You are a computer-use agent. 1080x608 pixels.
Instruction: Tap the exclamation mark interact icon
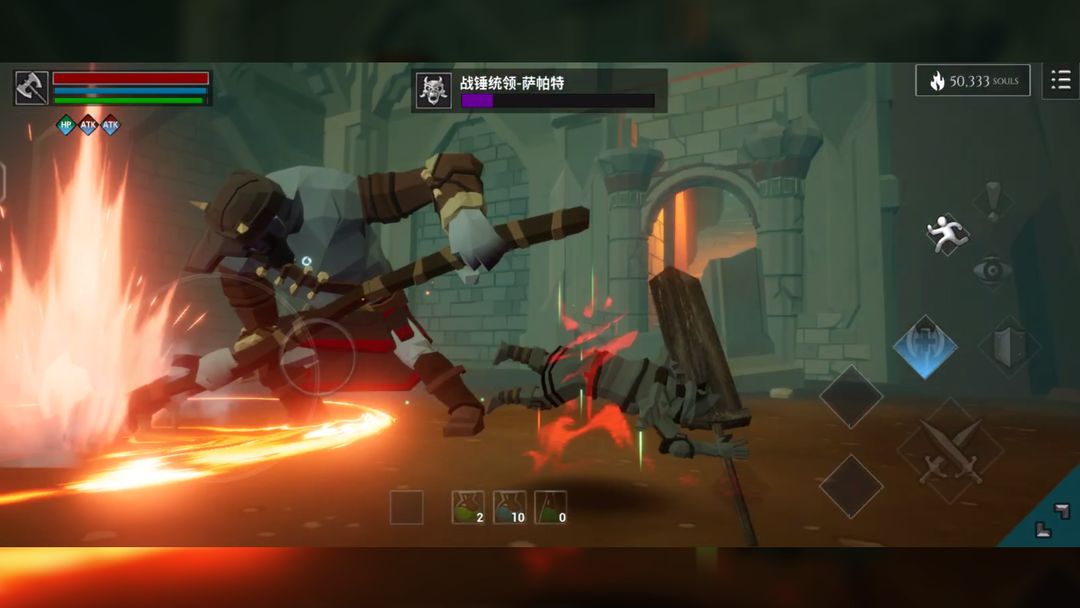tap(992, 201)
